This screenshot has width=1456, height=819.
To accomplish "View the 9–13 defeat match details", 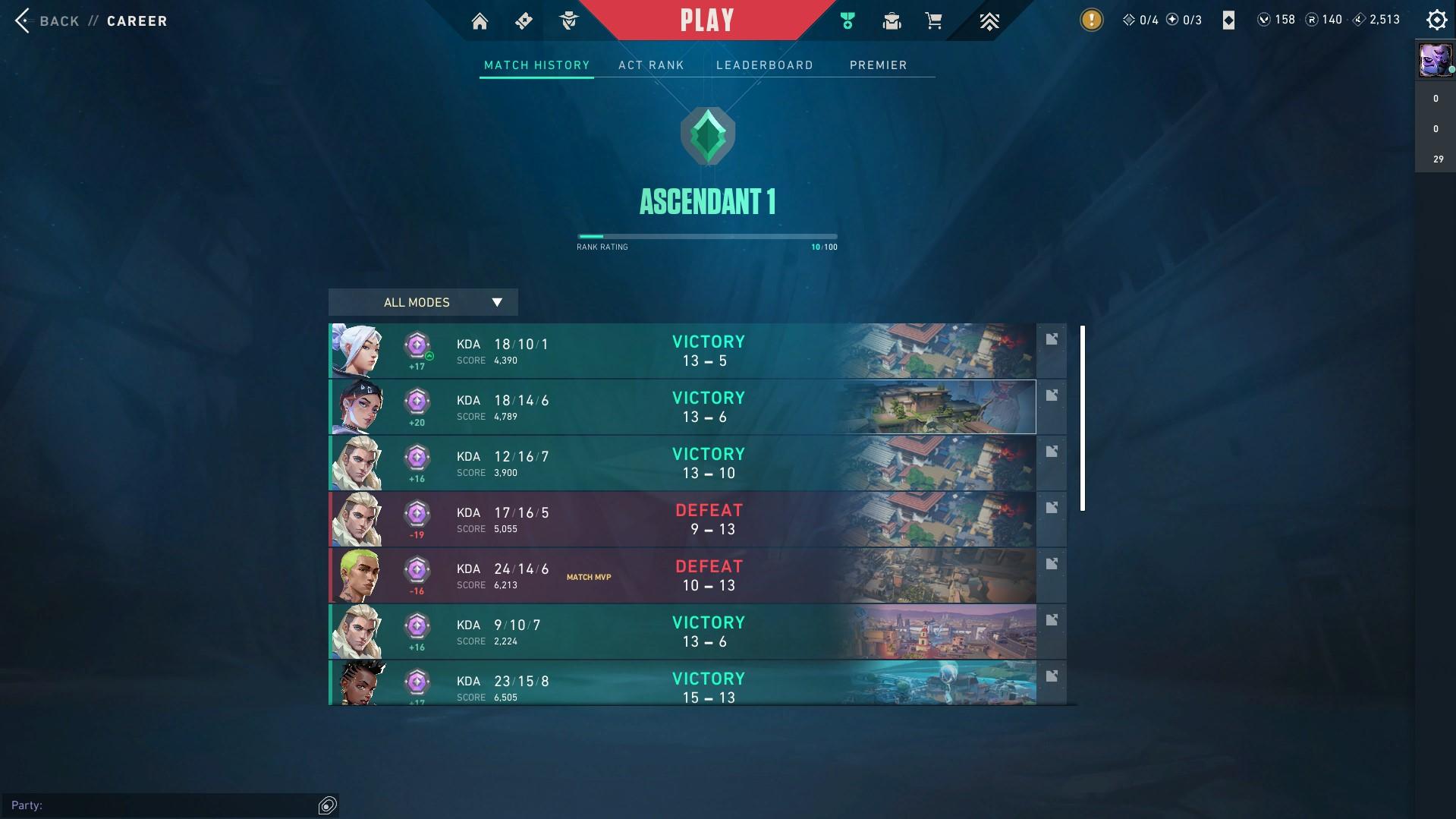I will pos(683,519).
